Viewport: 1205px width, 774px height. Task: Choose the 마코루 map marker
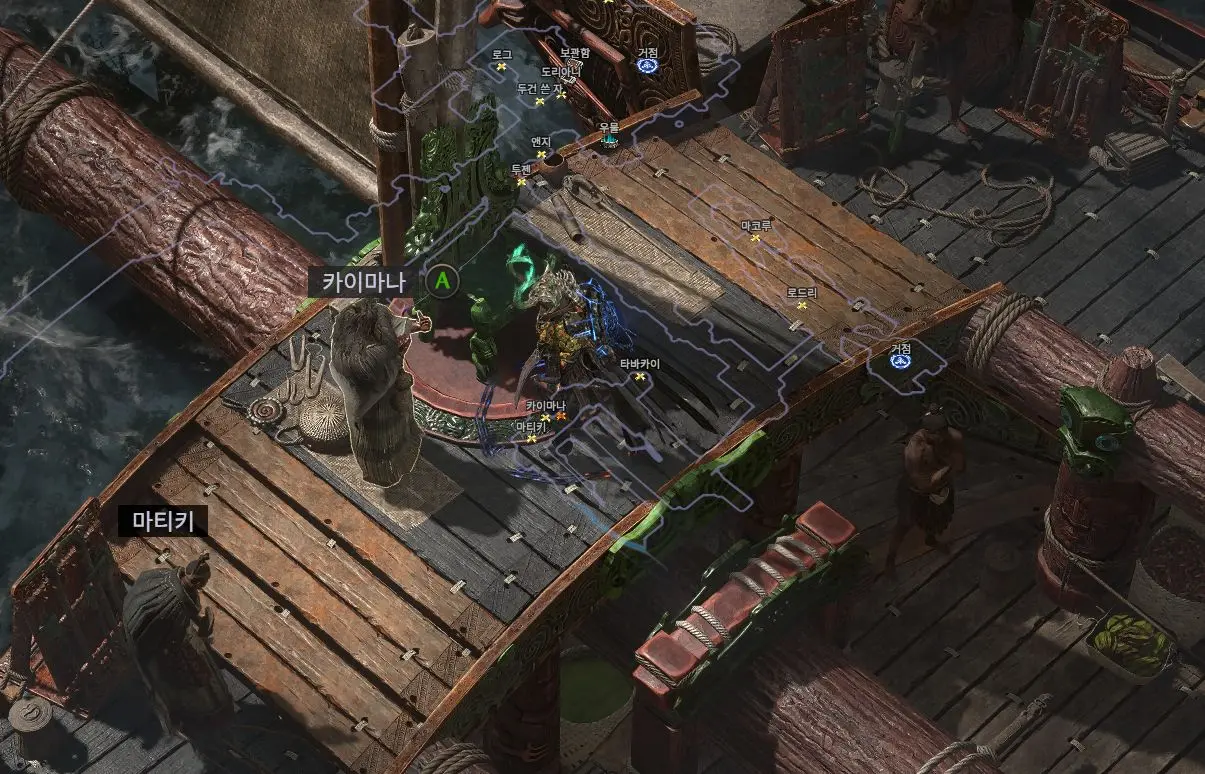(x=756, y=238)
